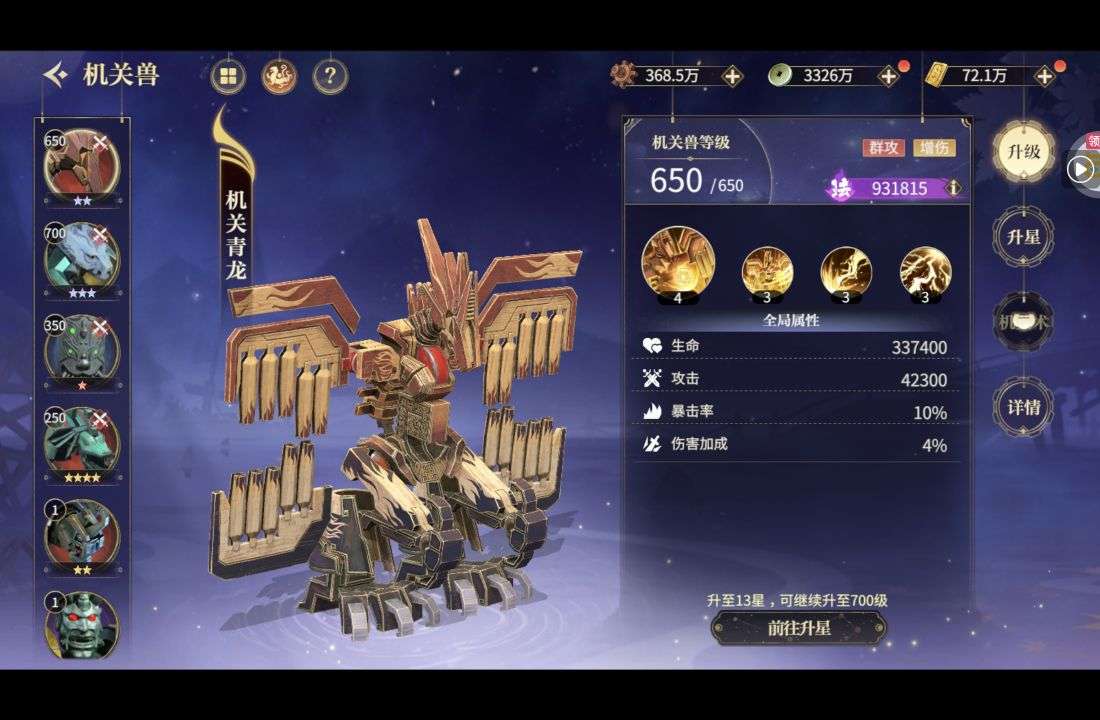Add gold tickets next to 72.1万

(x=1044, y=76)
